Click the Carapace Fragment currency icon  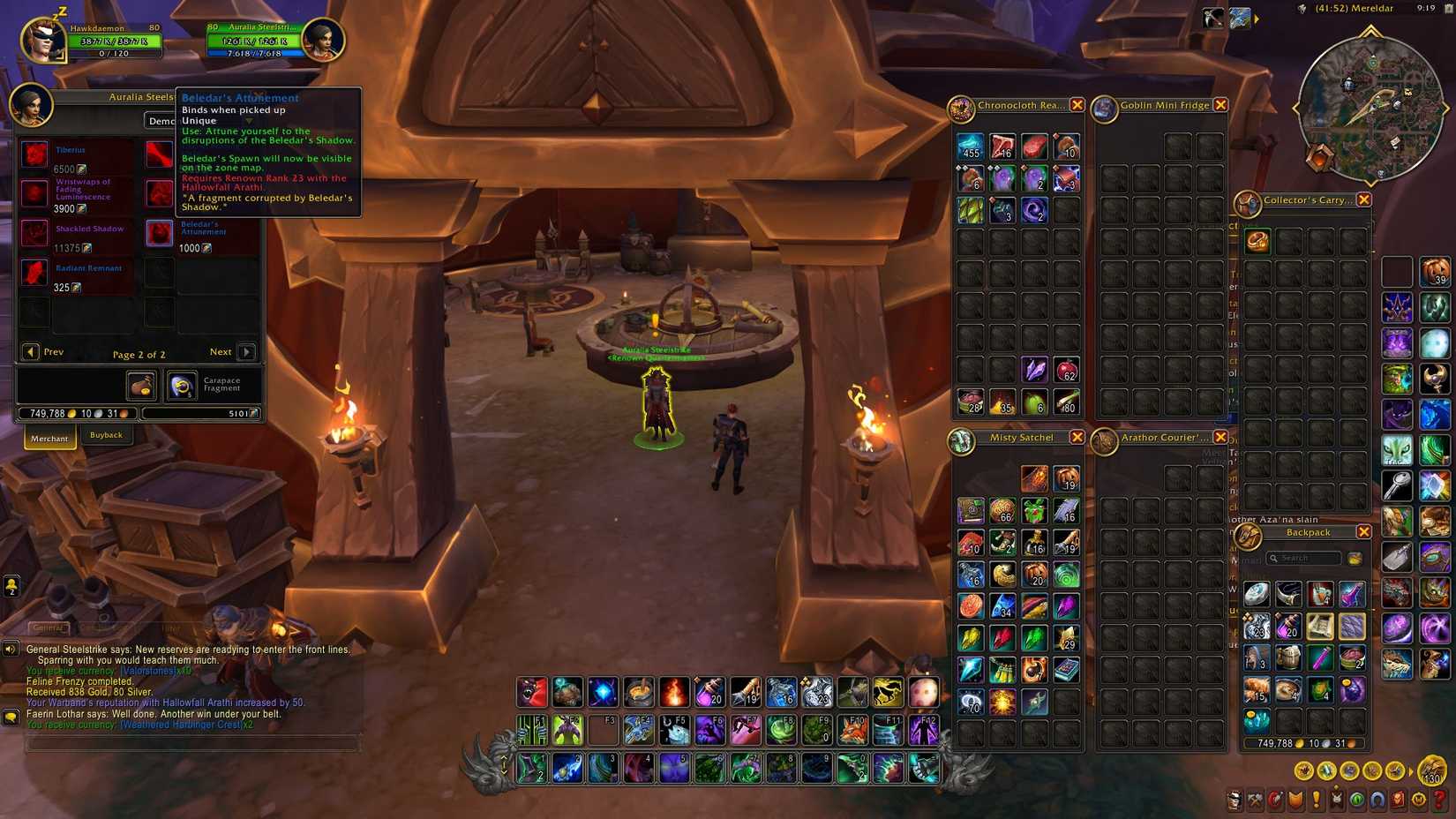pyautogui.click(x=183, y=386)
